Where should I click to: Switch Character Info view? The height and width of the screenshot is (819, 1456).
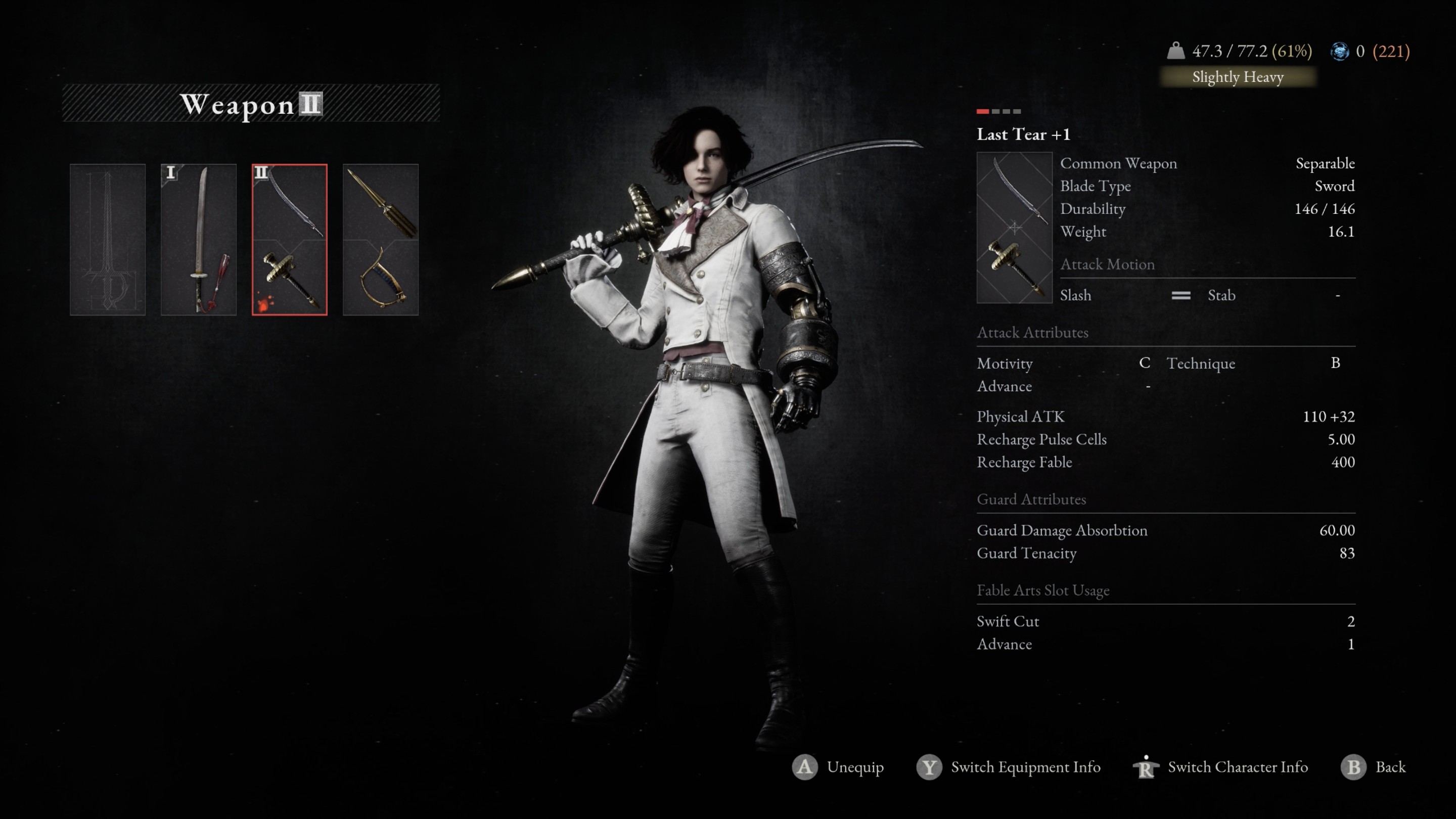coord(1221,767)
